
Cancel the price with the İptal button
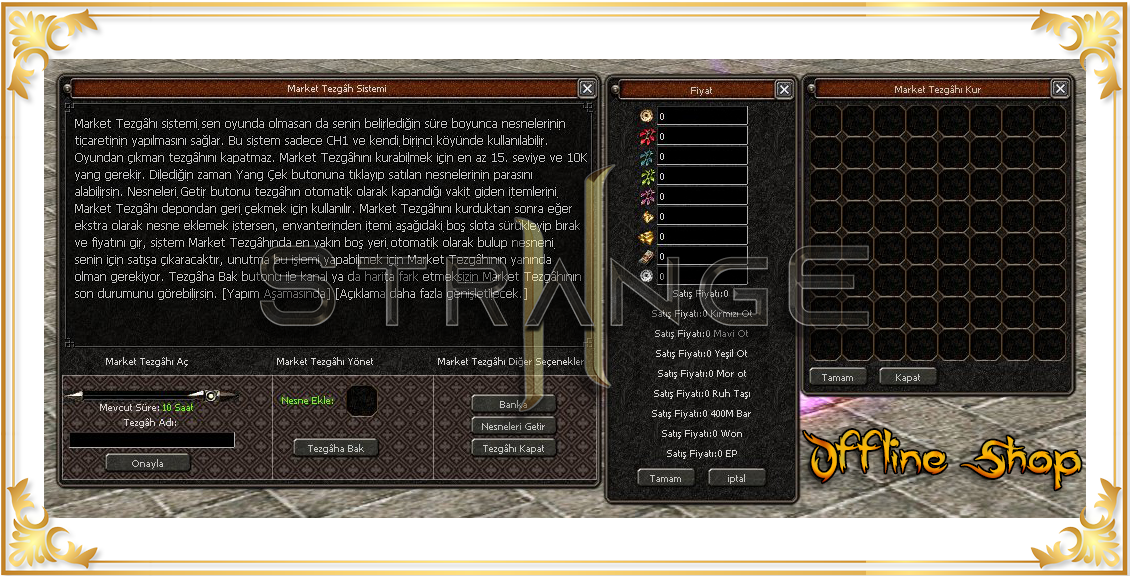point(735,478)
